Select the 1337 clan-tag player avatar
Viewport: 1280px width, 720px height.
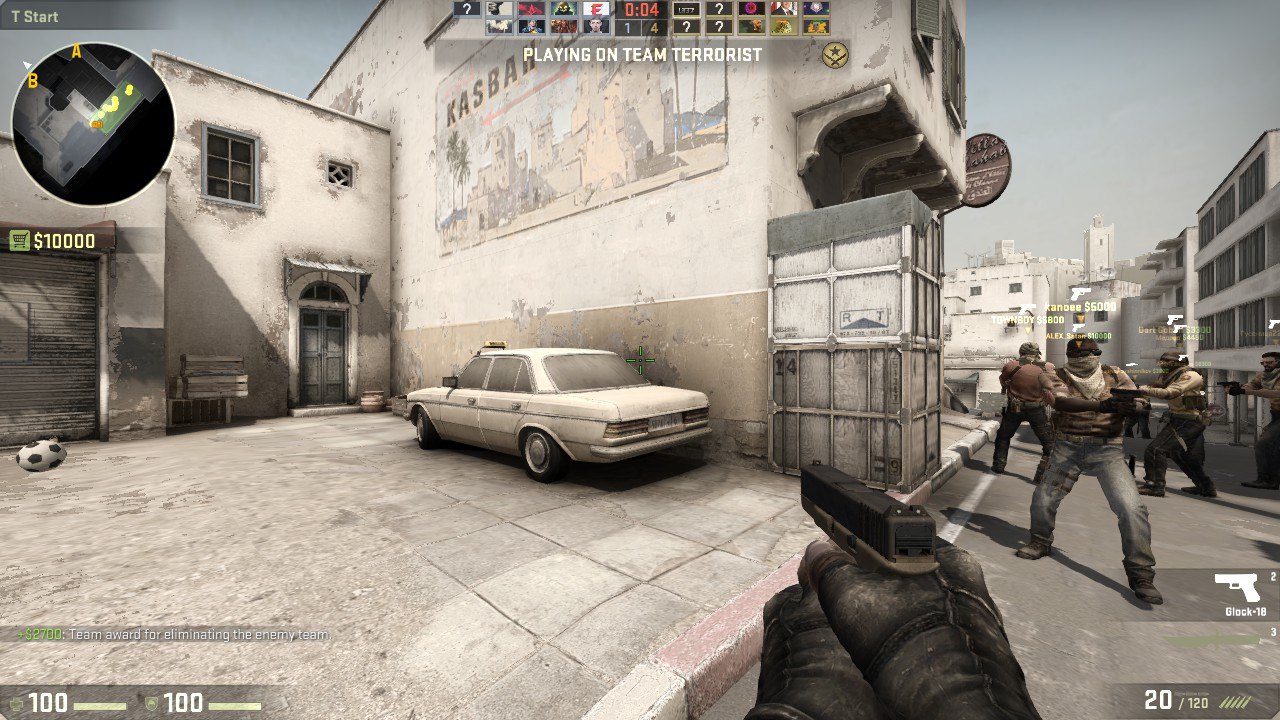tap(687, 10)
